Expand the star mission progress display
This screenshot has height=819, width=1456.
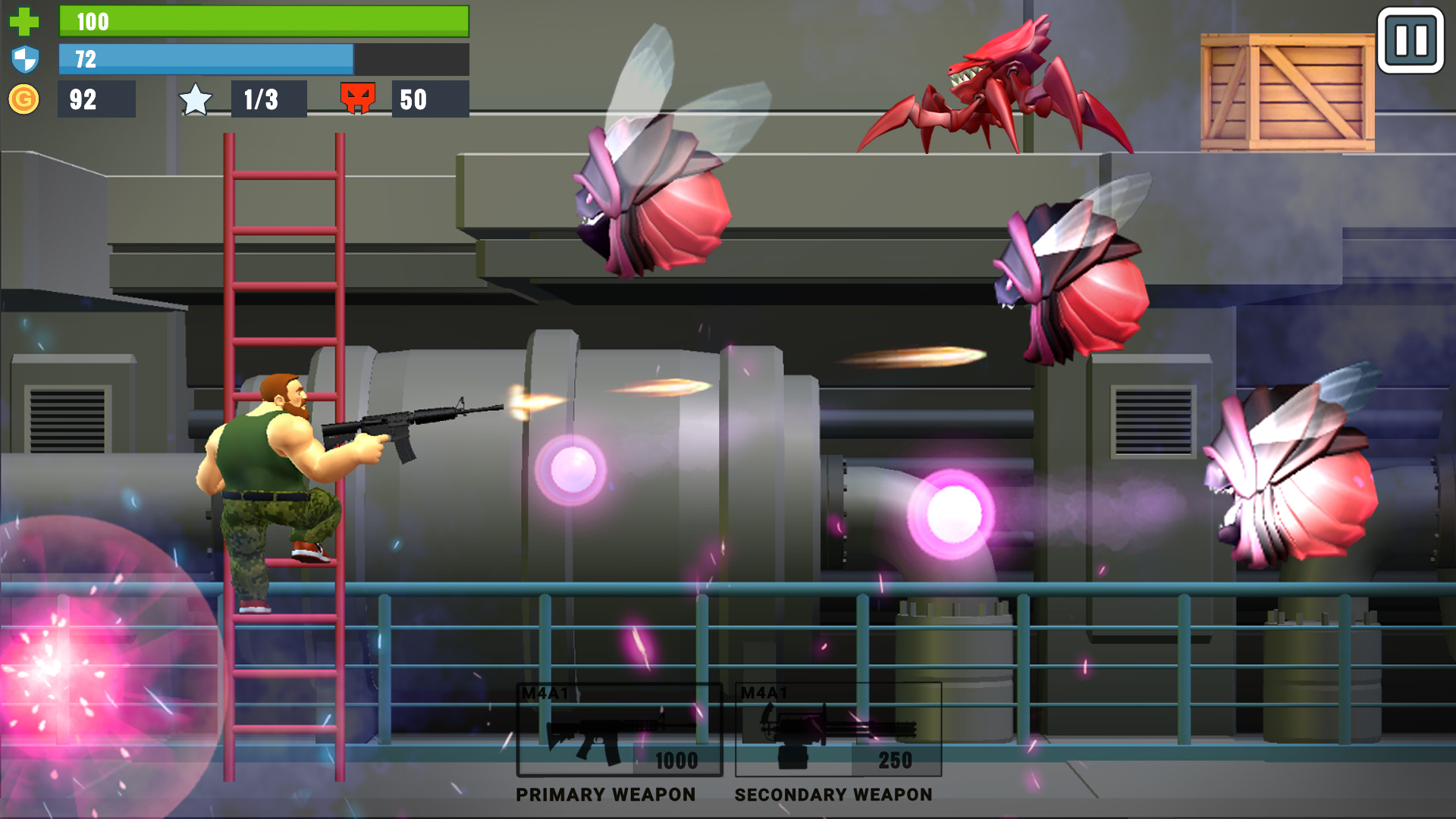click(x=269, y=98)
